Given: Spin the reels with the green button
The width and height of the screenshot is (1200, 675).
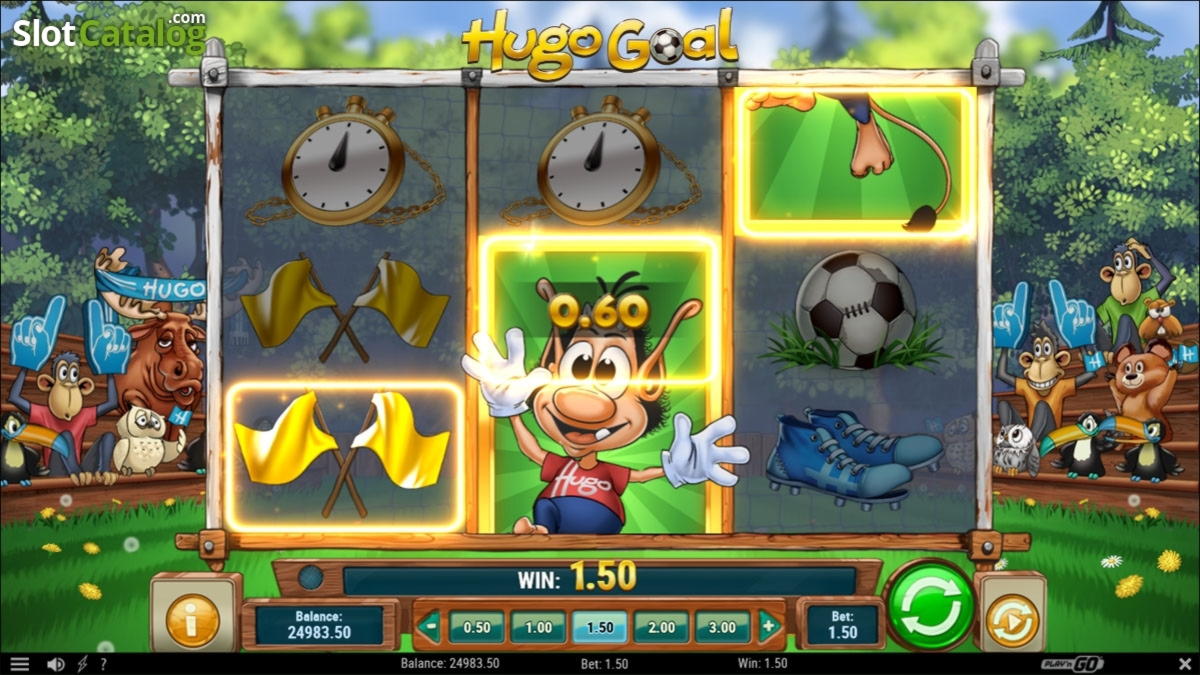Looking at the screenshot, I should pyautogui.click(x=929, y=605).
